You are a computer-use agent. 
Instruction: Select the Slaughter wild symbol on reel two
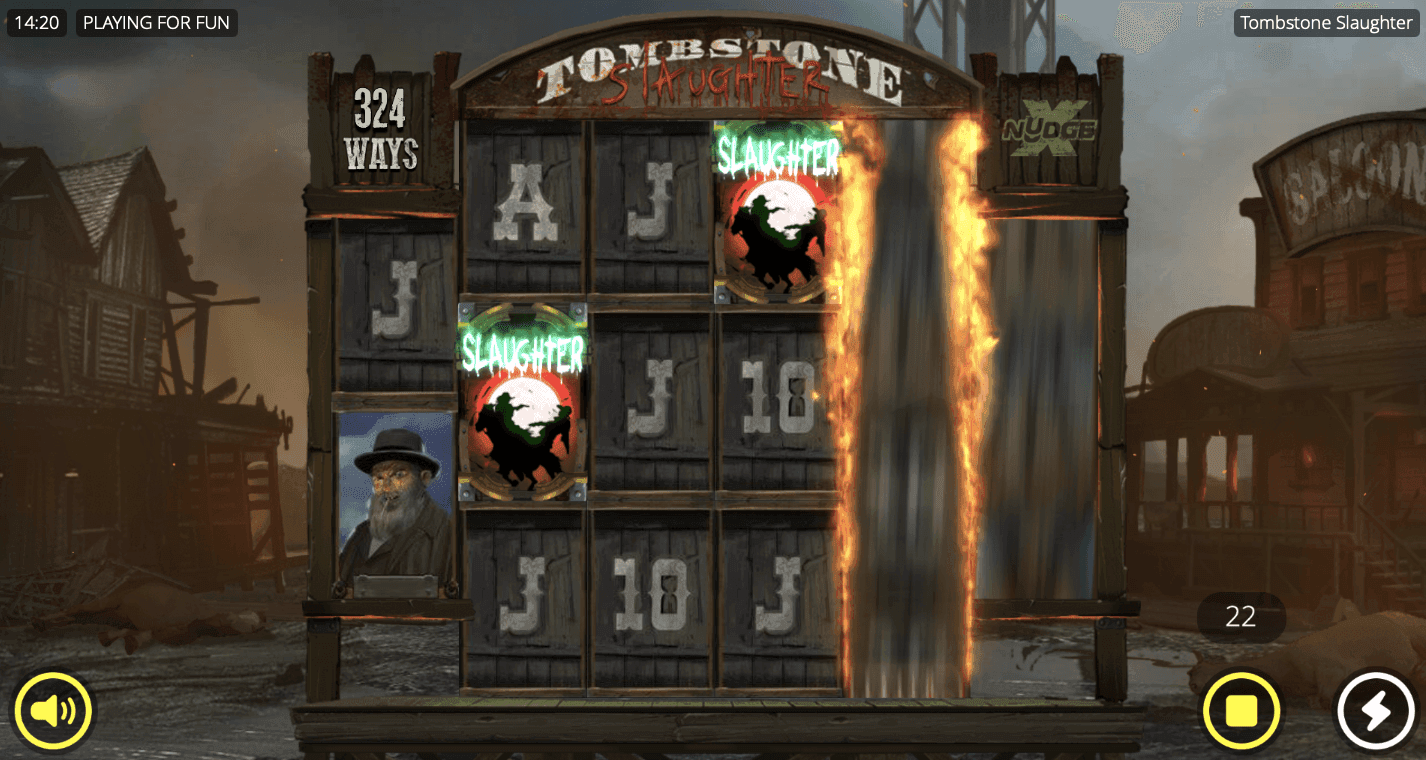coord(520,398)
